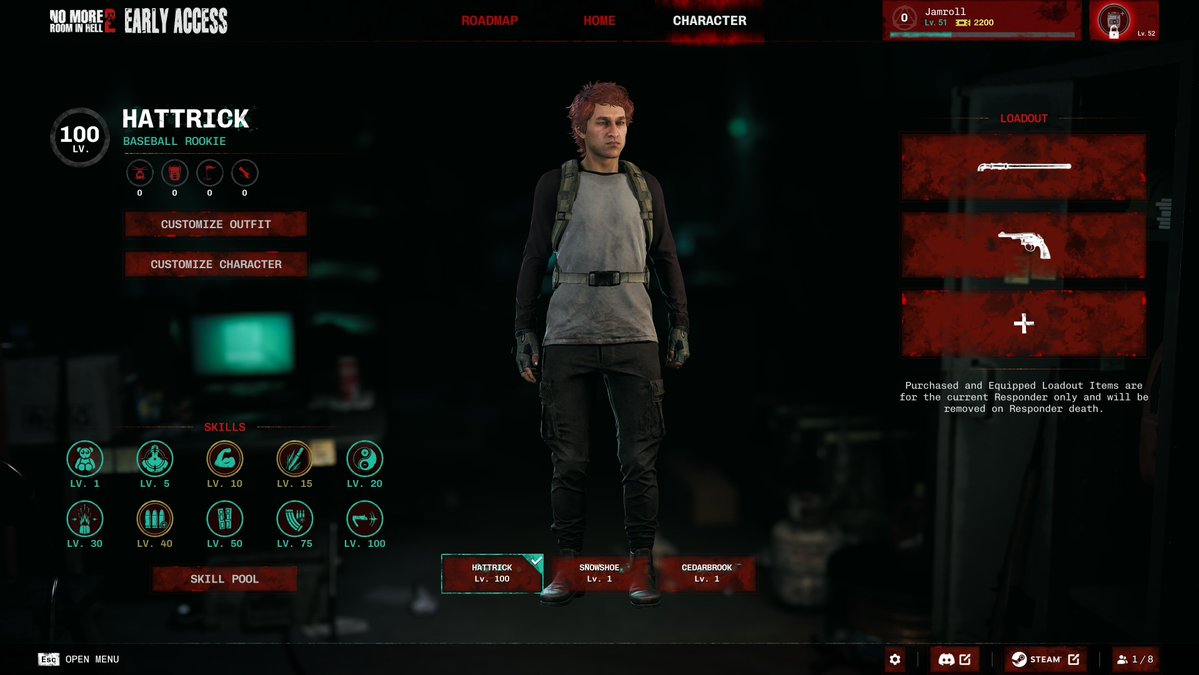The height and width of the screenshot is (675, 1199).
Task: Select the Lv. 100 skill icon
Action: (x=365, y=519)
